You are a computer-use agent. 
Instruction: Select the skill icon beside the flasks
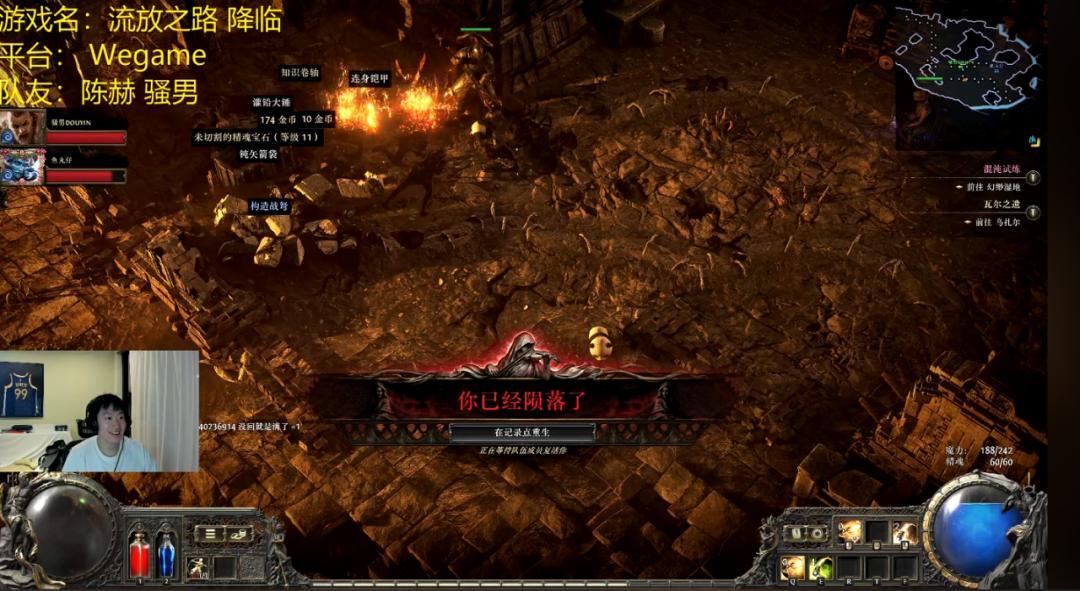(x=198, y=567)
